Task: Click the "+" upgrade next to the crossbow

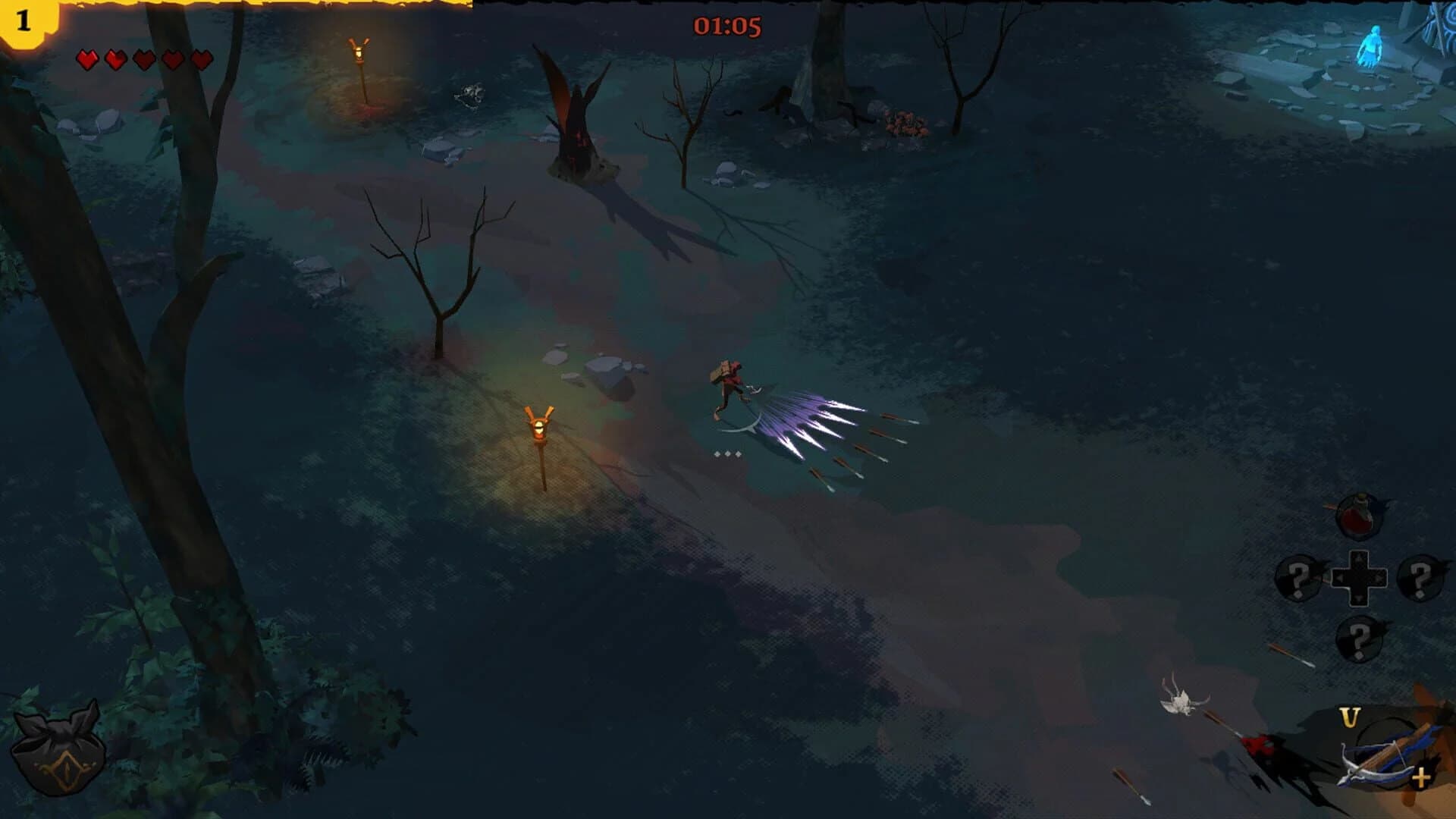Action: coord(1421,777)
